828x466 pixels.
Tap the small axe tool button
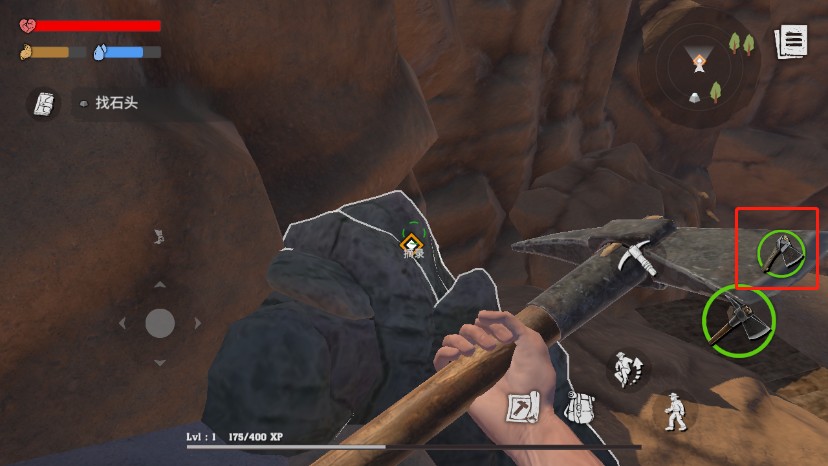pyautogui.click(x=780, y=252)
